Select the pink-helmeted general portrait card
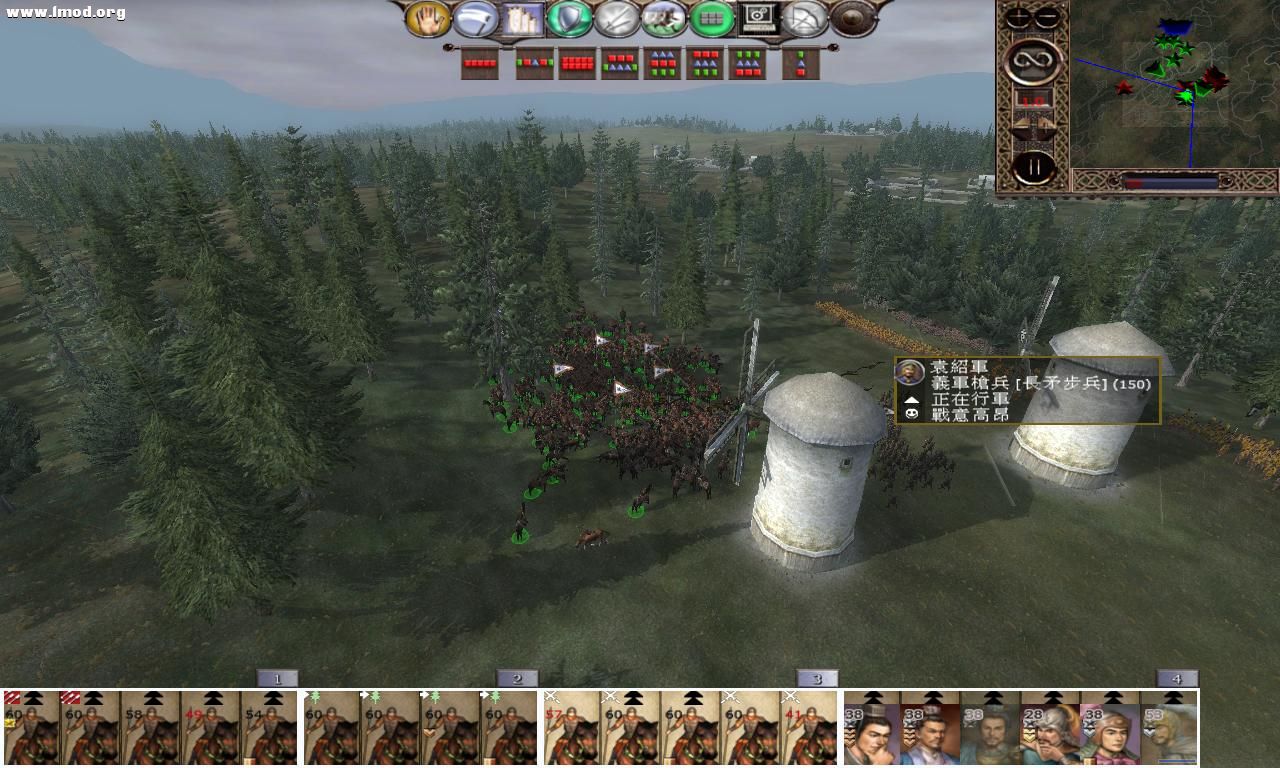Screen dimensions: 1280x768 (1109, 735)
